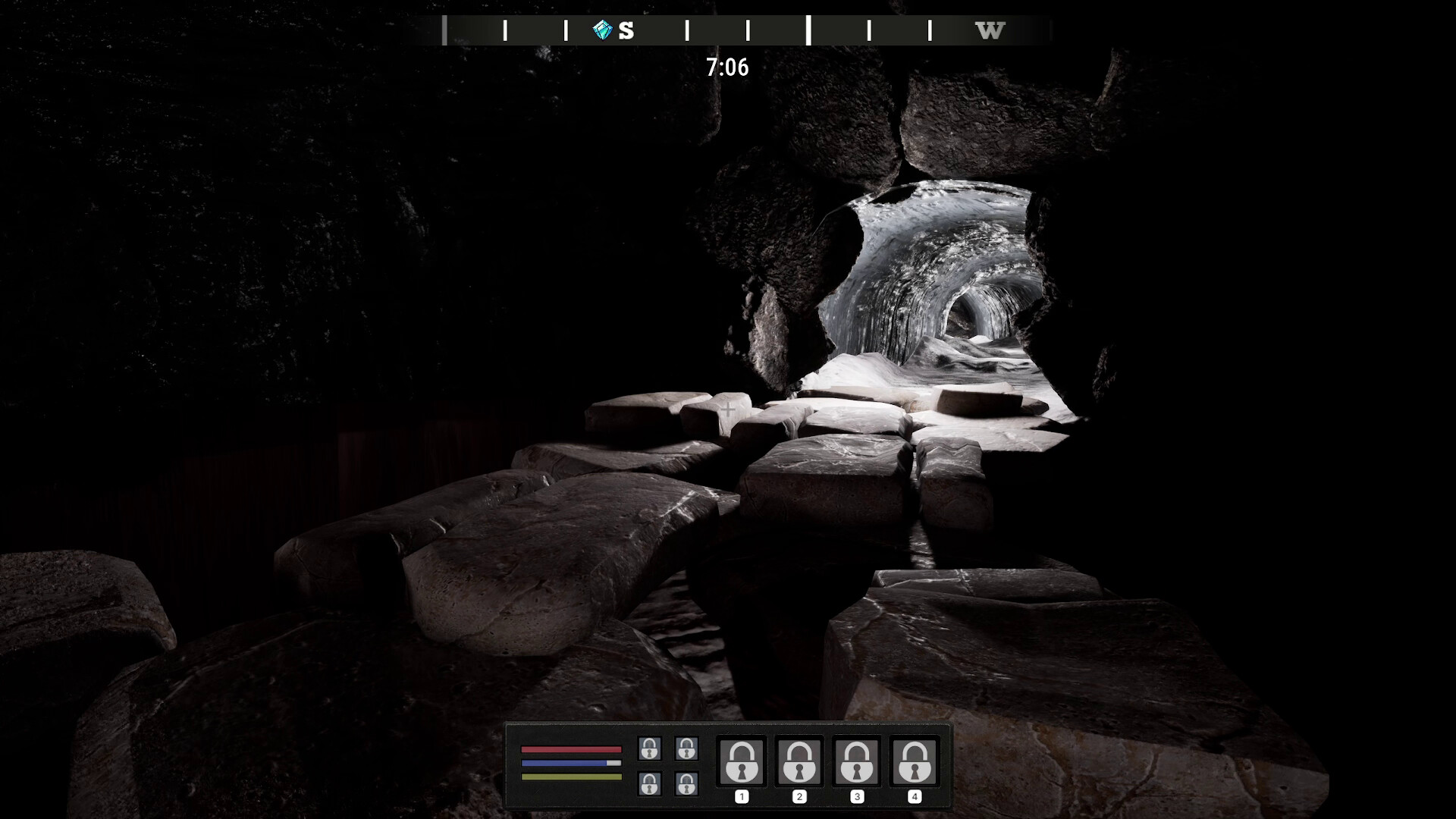The image size is (1456, 819).
Task: Toggle the bottom-left small padlock ability slot
Action: [x=648, y=785]
